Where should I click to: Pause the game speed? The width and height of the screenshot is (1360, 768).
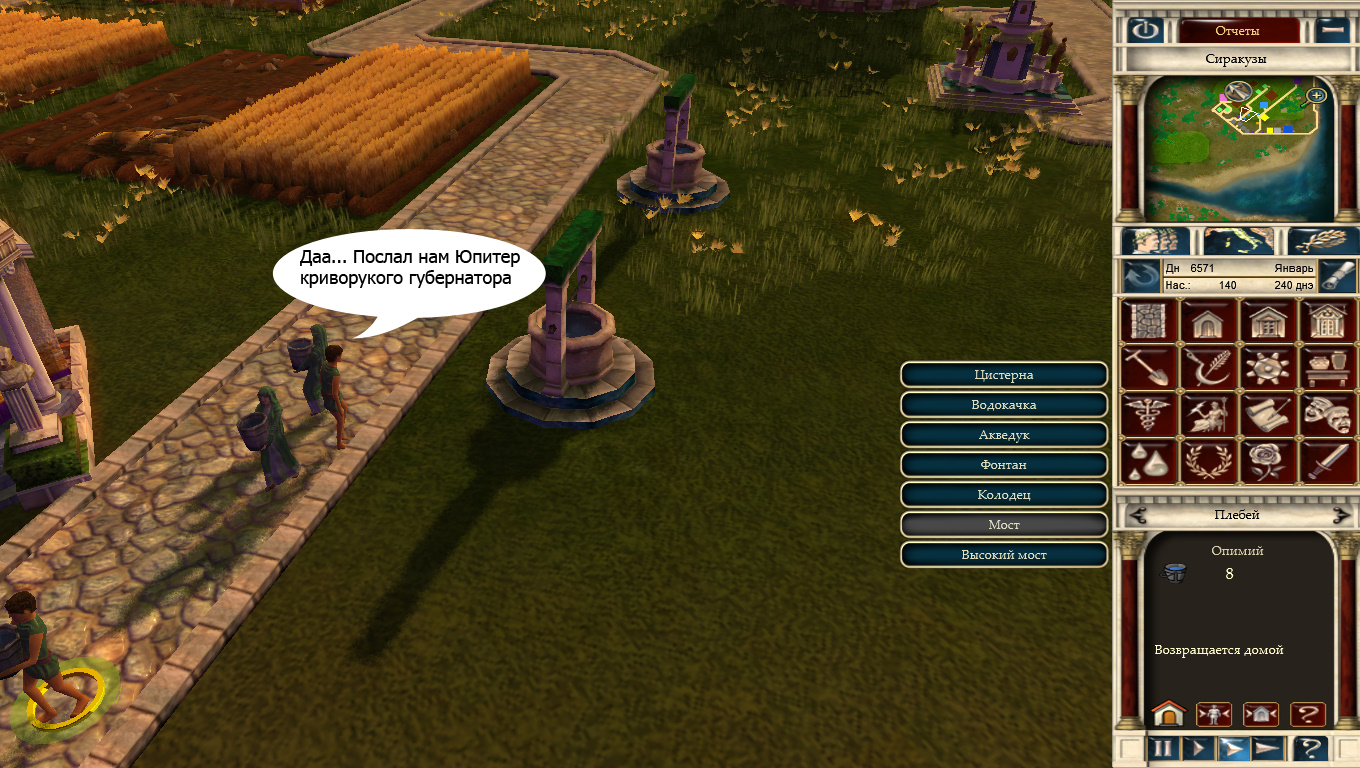coord(1163,748)
